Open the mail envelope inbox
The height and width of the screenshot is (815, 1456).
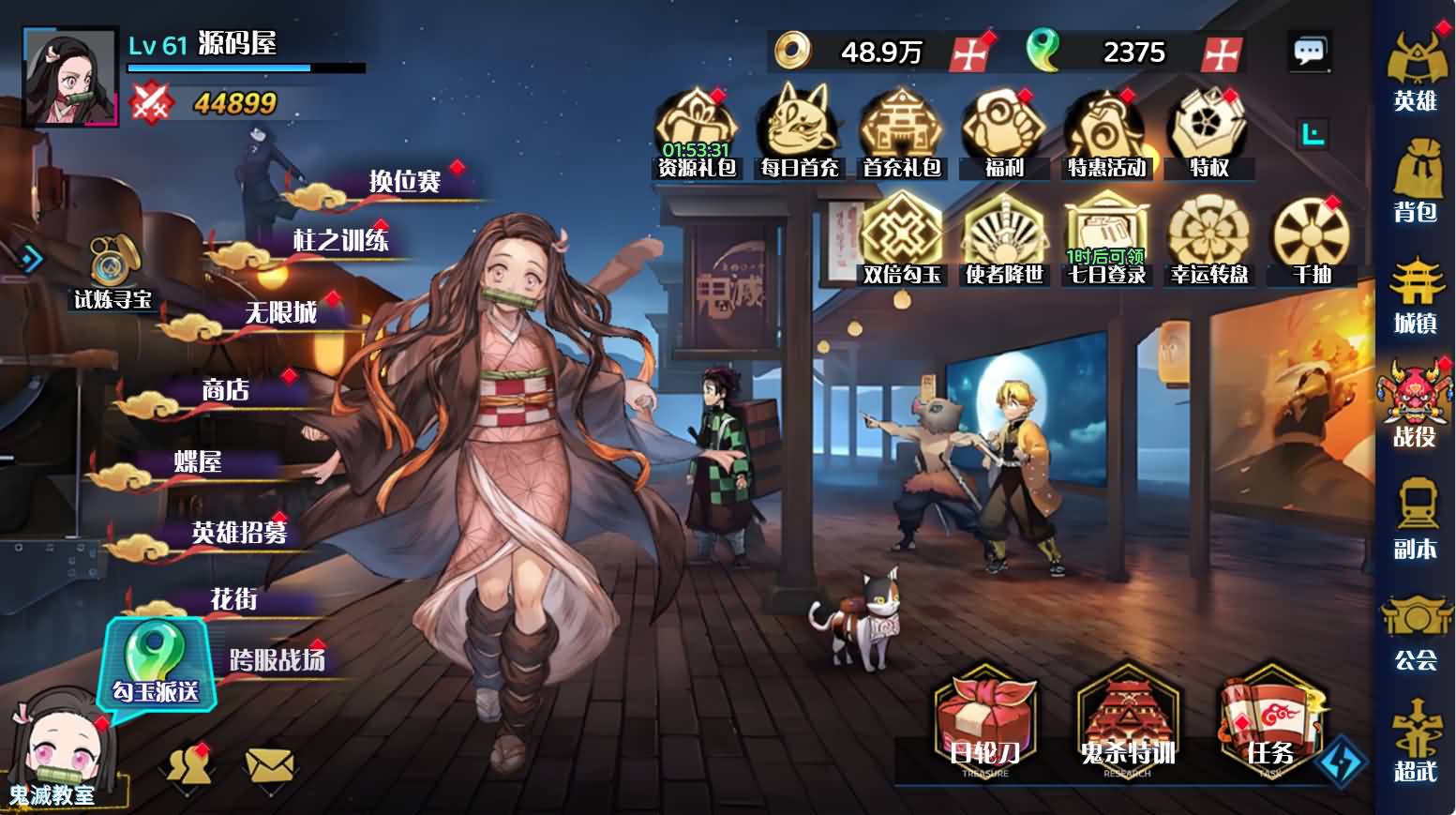click(x=269, y=766)
